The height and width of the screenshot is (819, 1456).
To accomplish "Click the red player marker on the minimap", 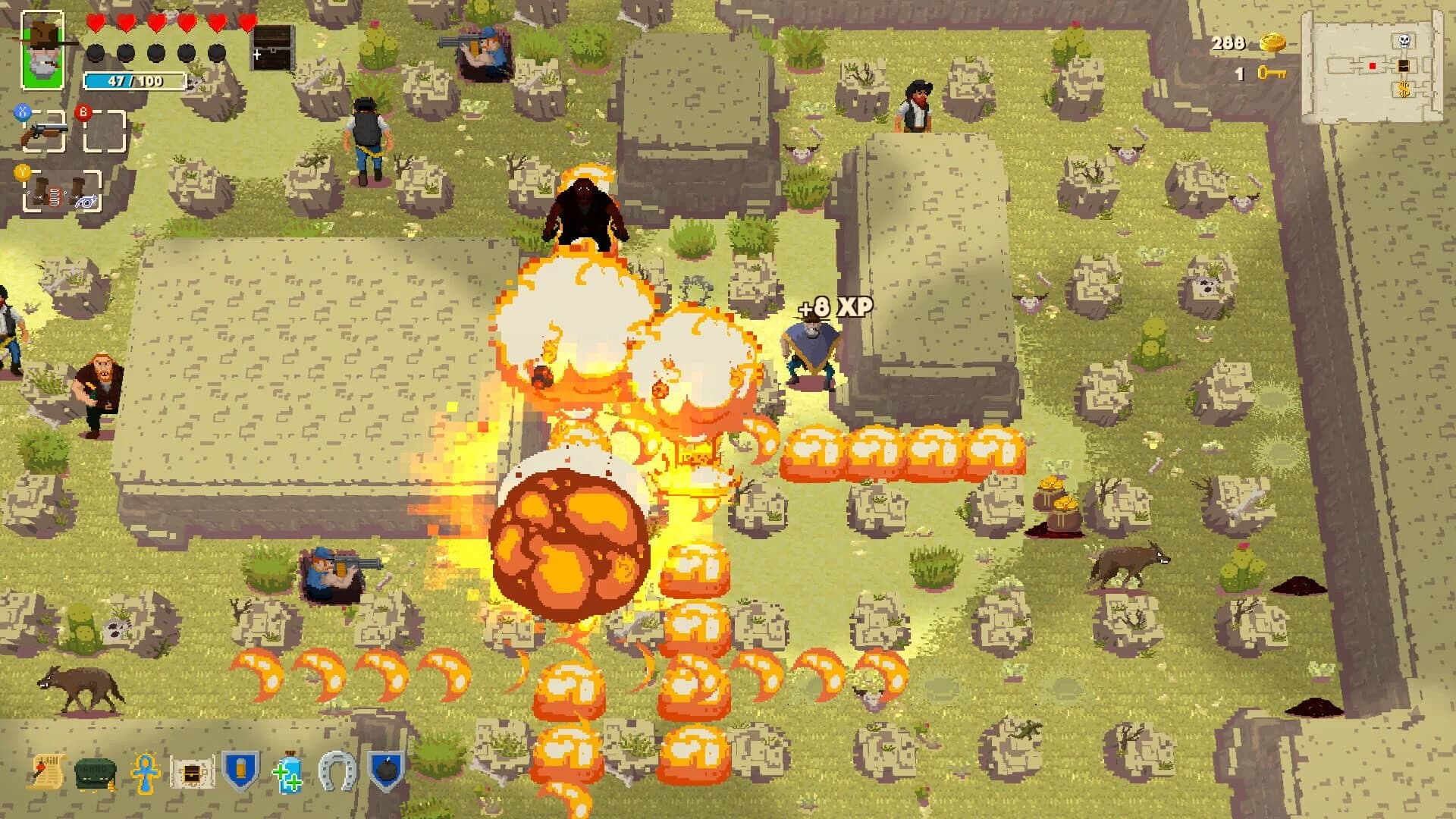I will (1373, 65).
